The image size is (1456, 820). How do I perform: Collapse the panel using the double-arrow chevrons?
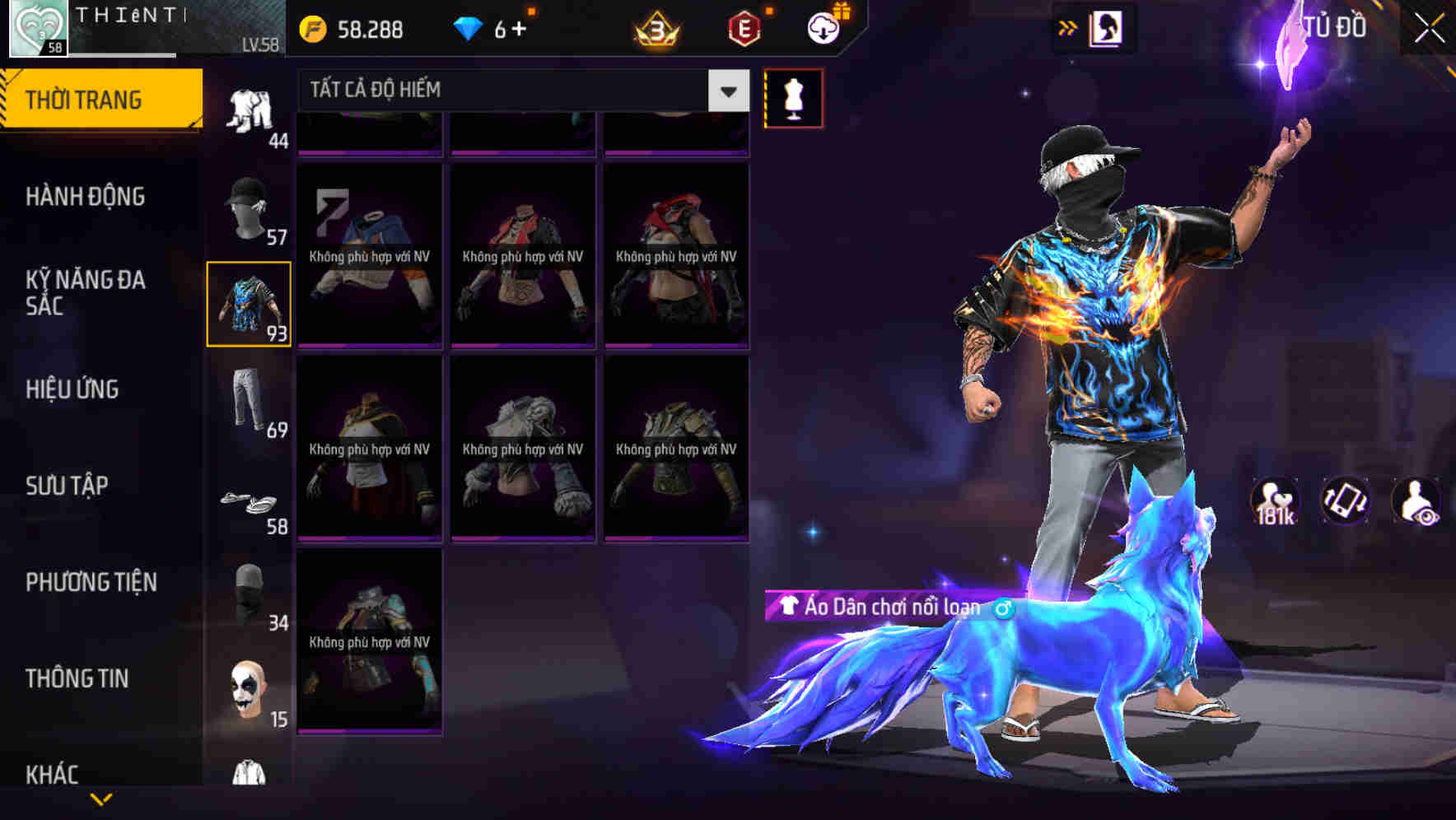1068,27
